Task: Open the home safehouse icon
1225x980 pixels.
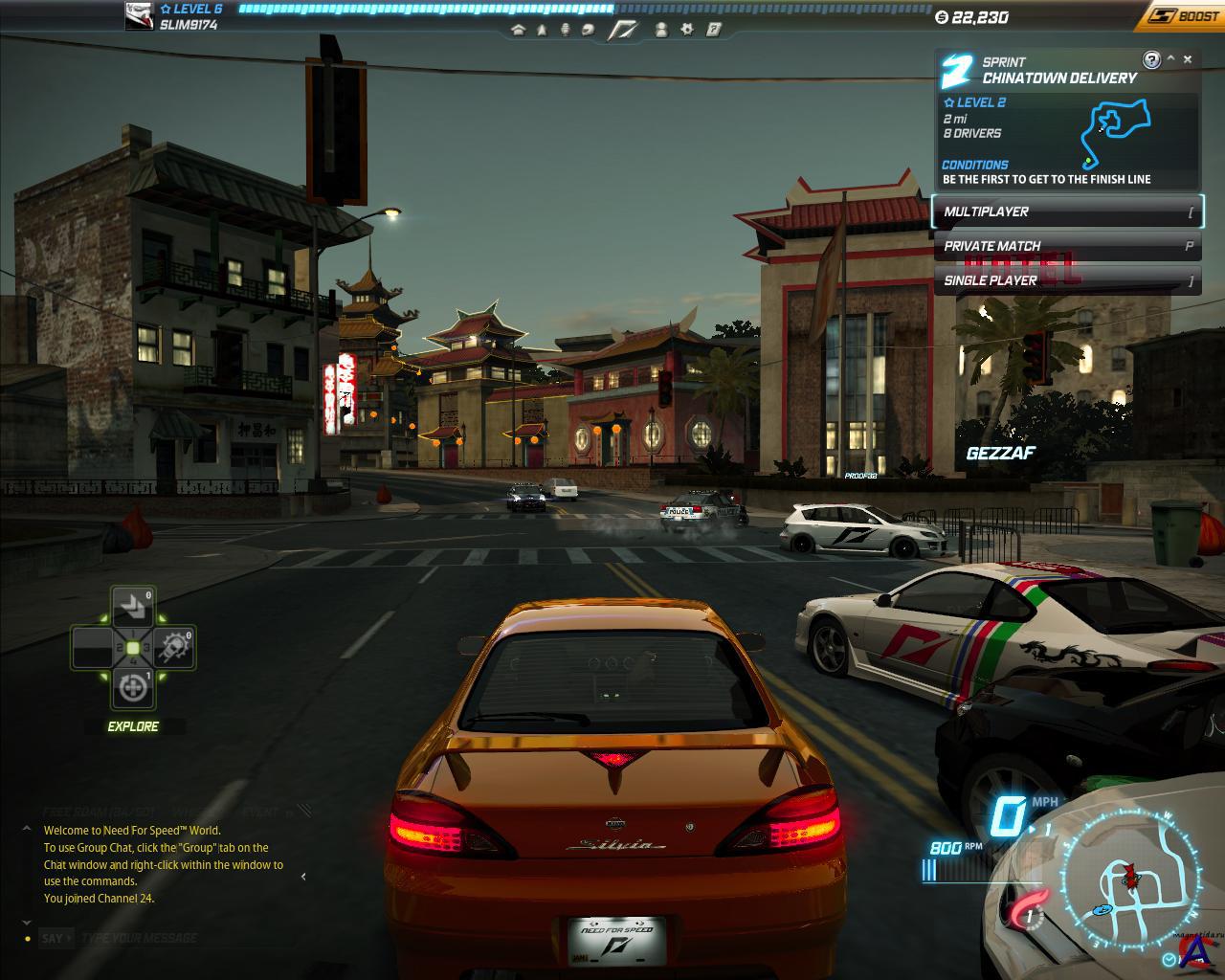Action: 519,30
